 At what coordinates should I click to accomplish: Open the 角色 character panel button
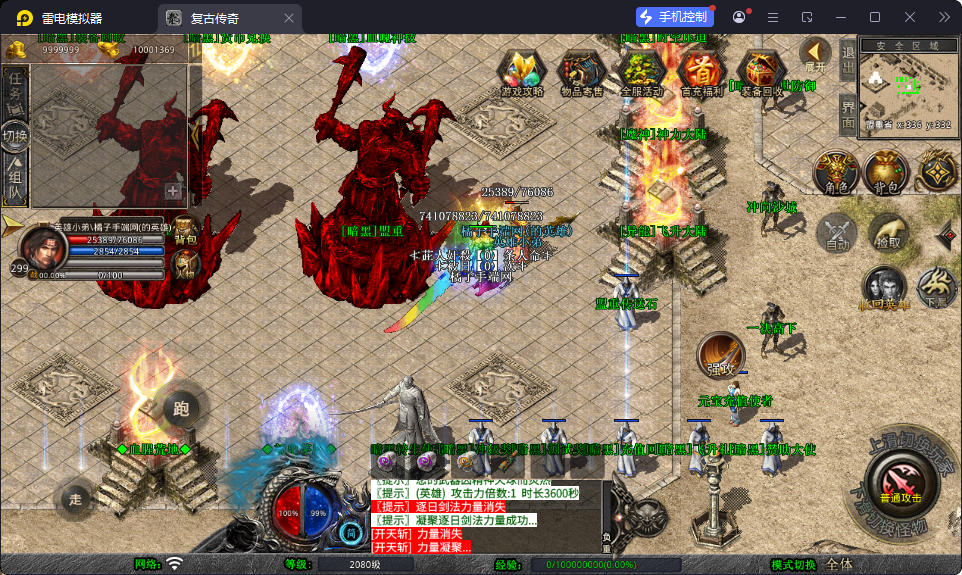(835, 174)
